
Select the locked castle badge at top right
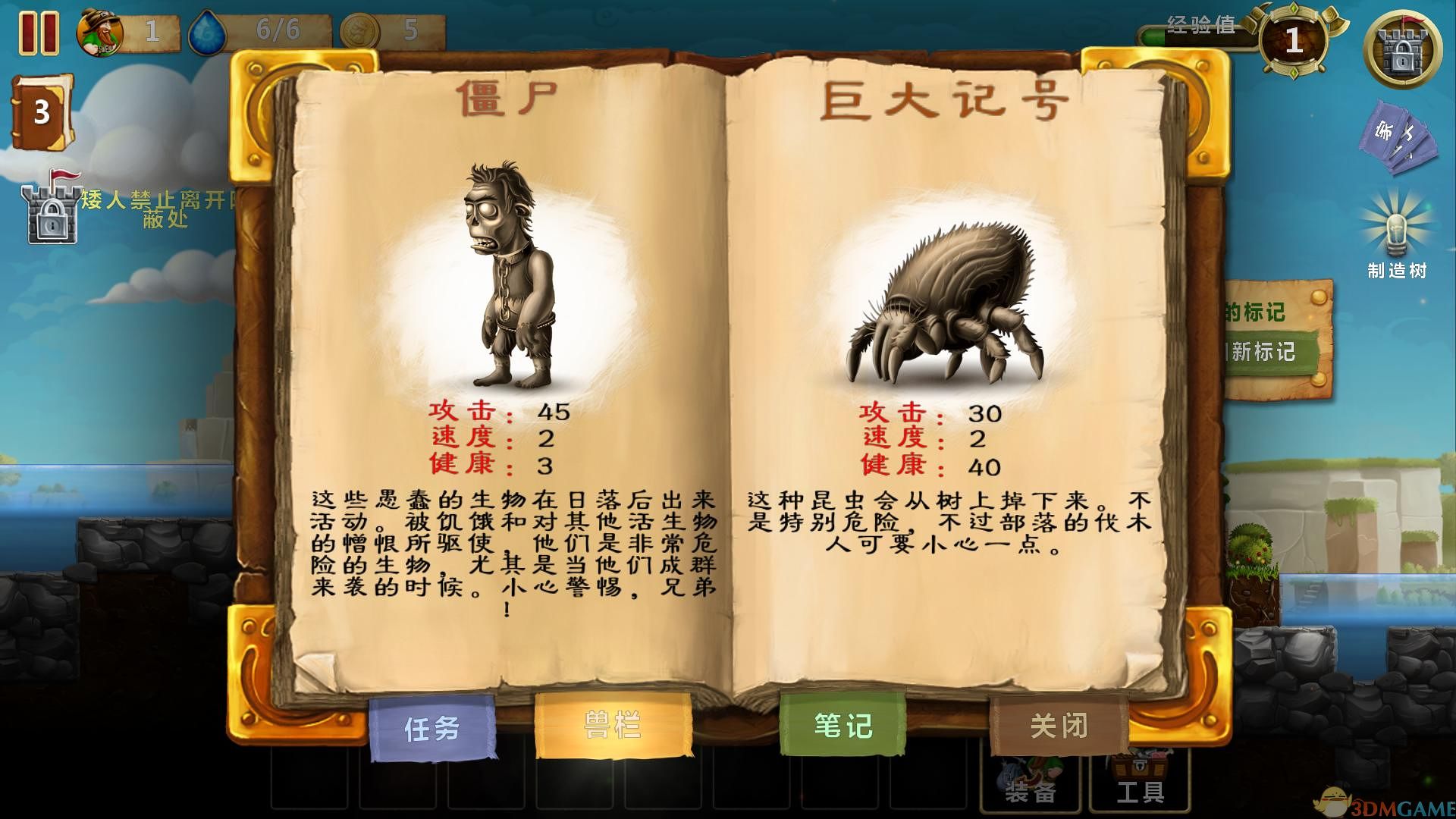click(x=1404, y=47)
